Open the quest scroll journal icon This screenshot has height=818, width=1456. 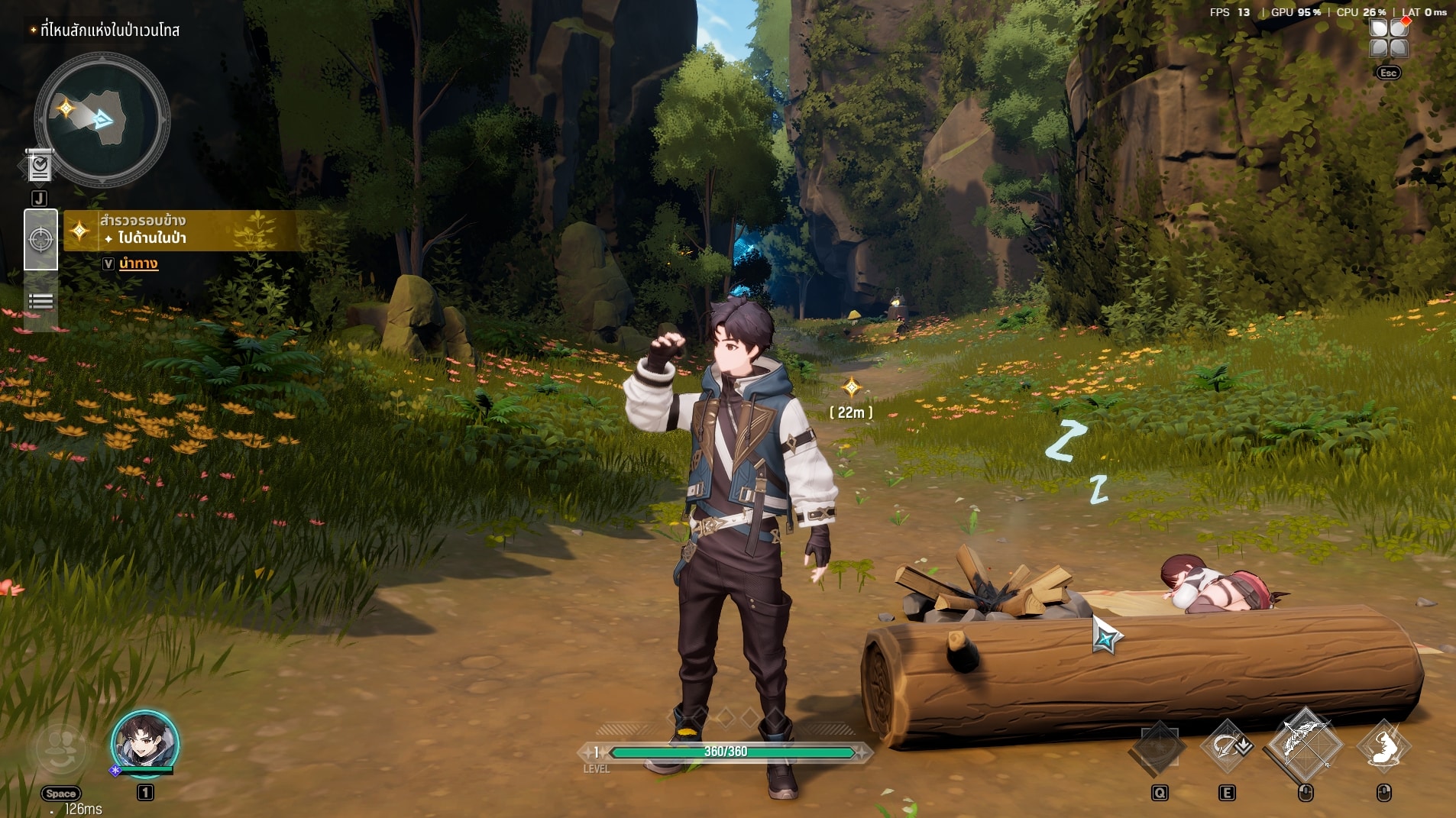click(39, 166)
